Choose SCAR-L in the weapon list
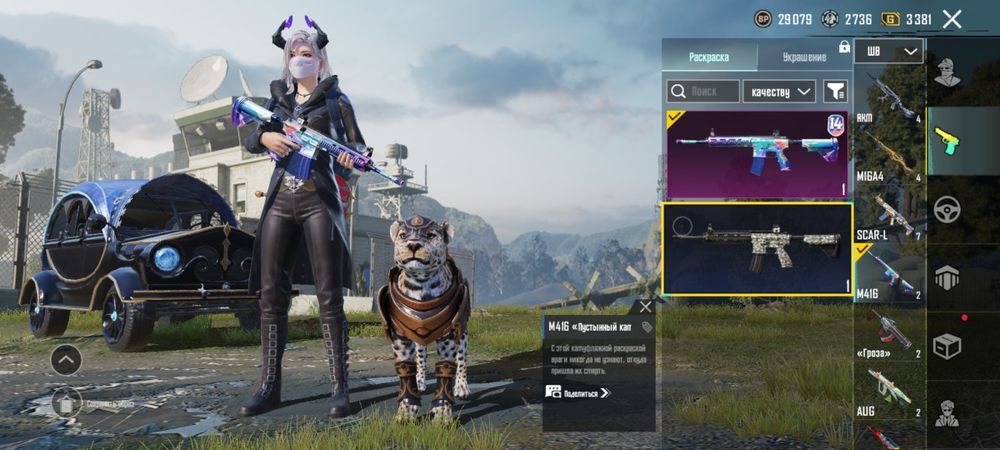 (889, 214)
